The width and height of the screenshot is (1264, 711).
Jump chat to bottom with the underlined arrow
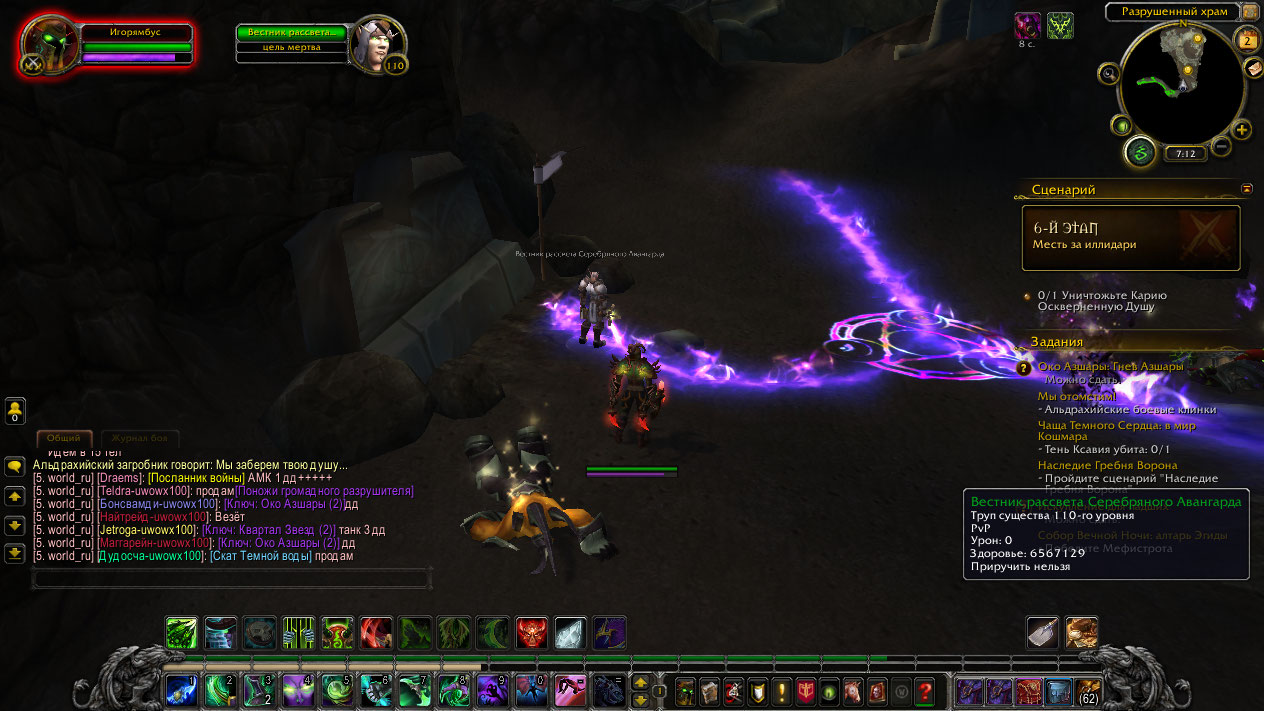[x=15, y=552]
